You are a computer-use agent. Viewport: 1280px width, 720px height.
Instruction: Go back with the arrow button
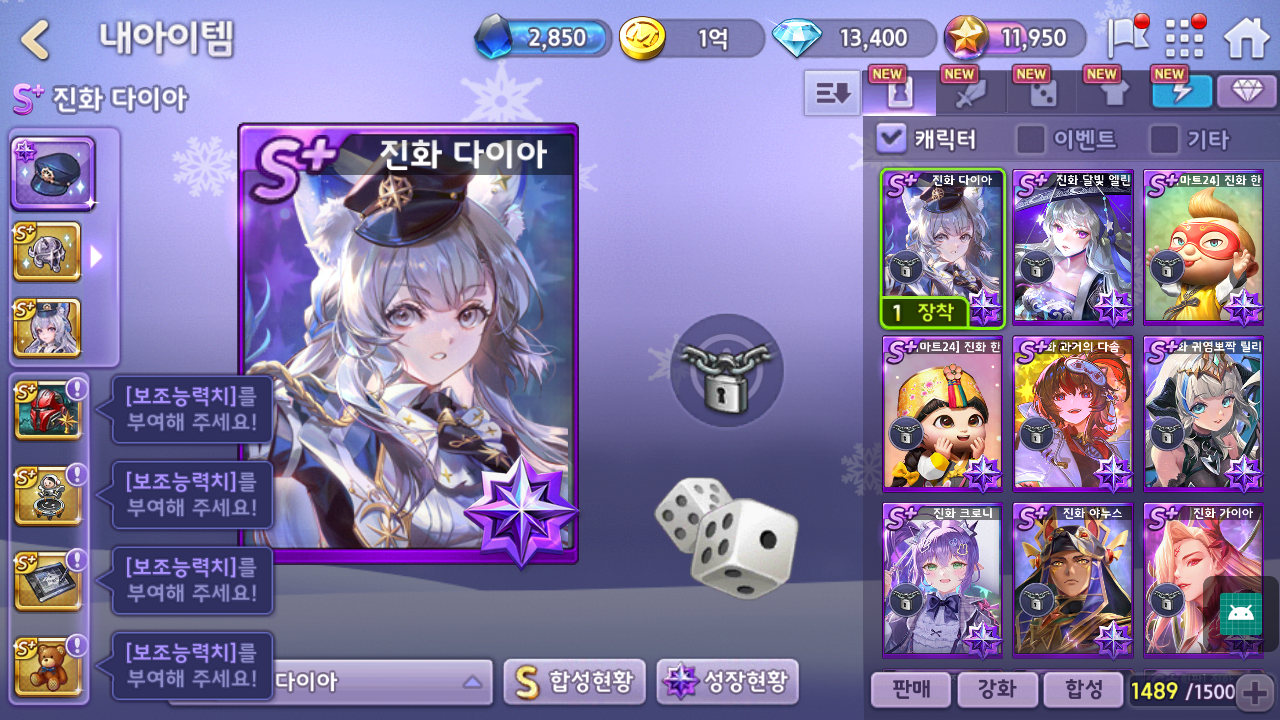tap(36, 40)
